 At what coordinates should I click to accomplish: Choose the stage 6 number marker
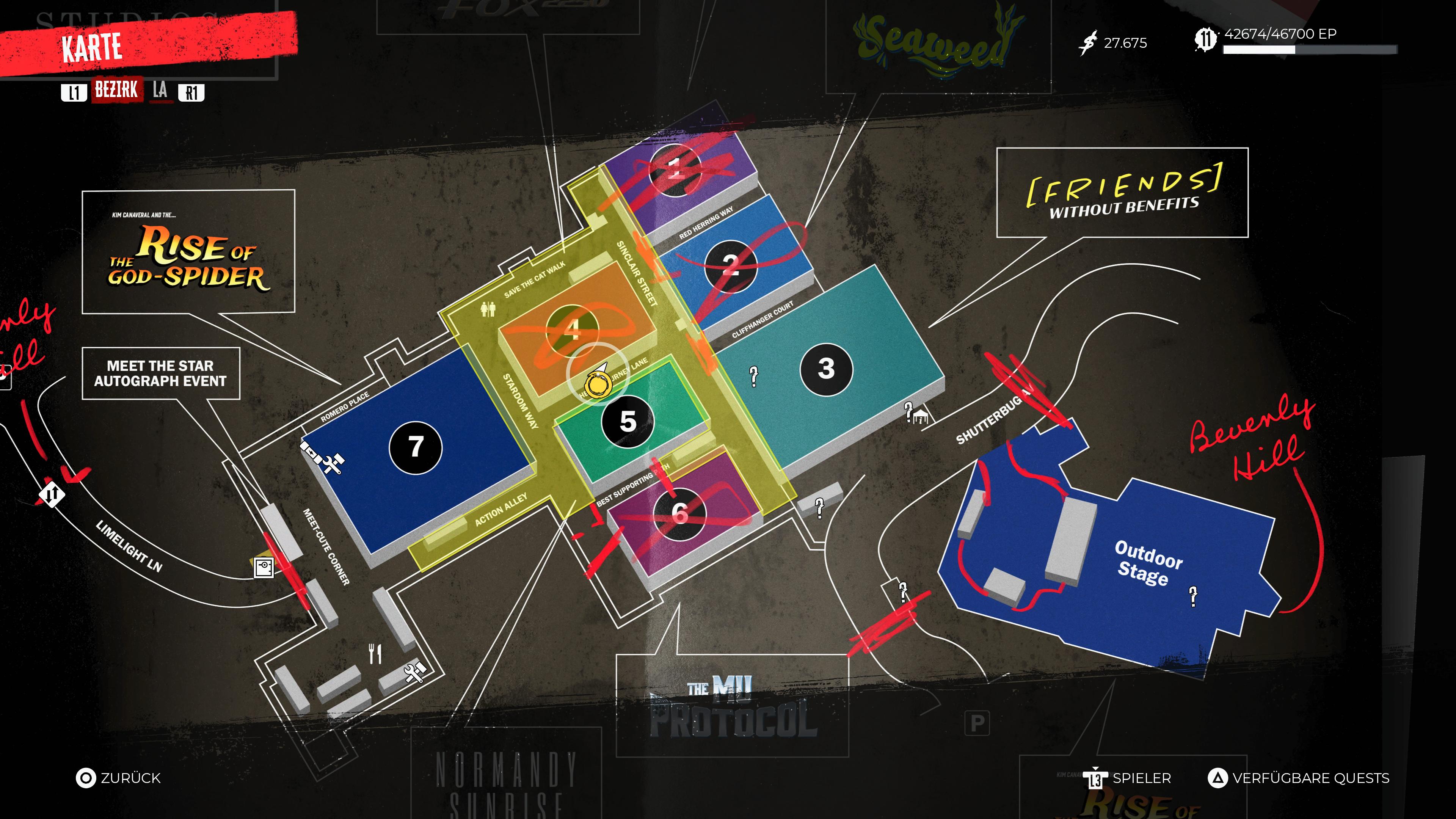click(679, 514)
